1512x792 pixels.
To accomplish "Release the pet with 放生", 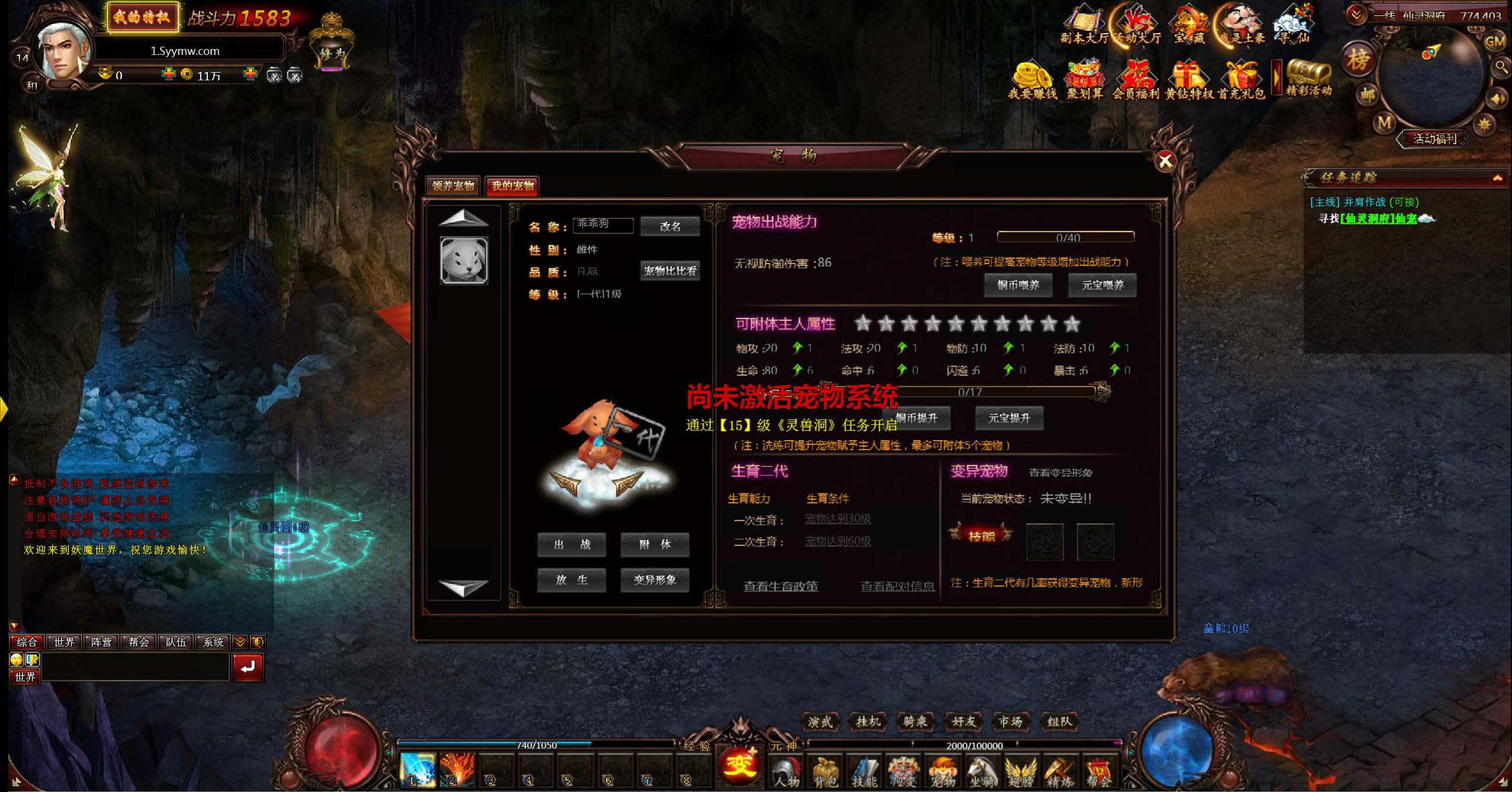I will click(x=571, y=580).
